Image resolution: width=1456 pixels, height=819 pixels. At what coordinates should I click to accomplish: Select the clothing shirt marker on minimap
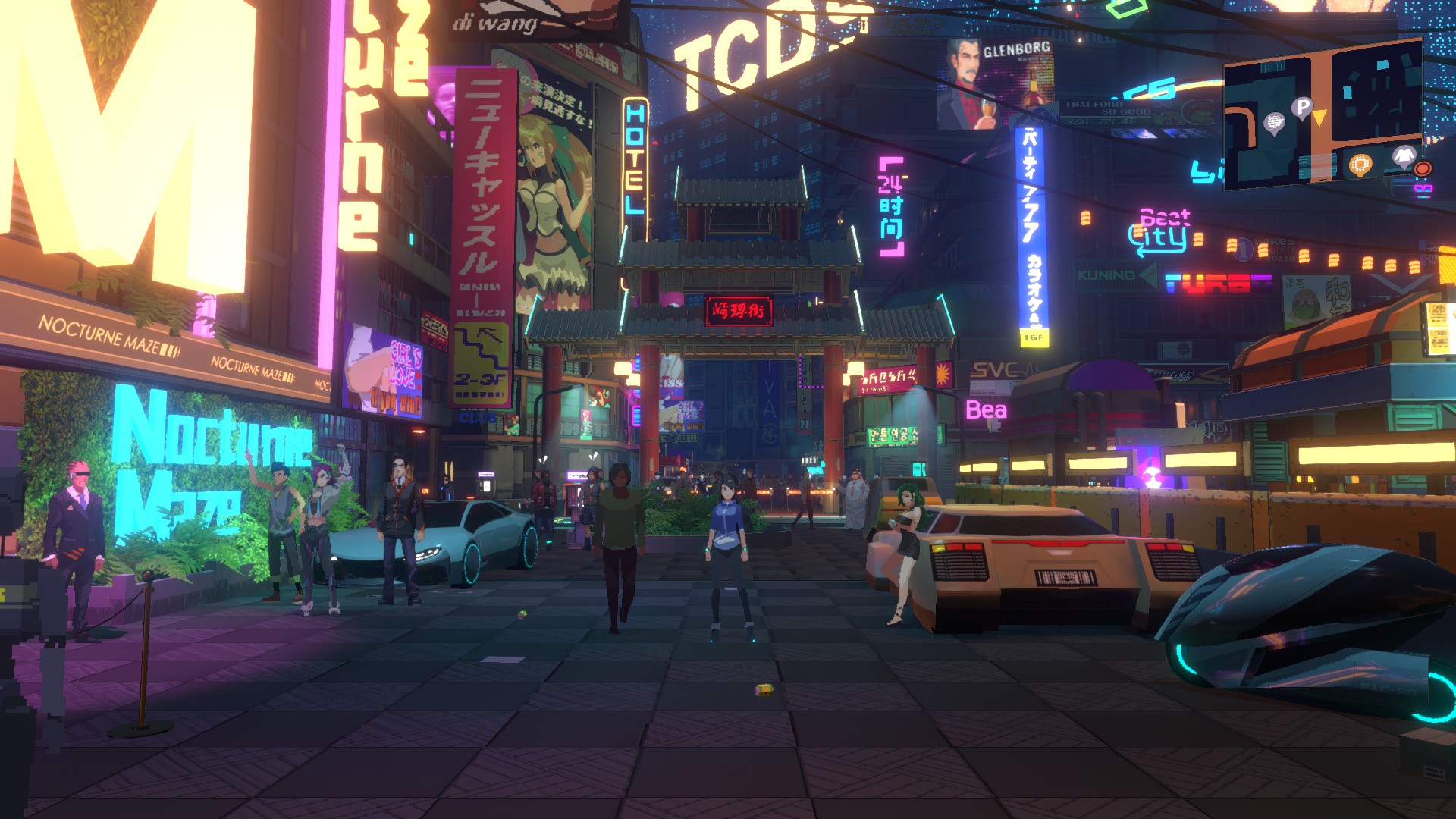click(x=1404, y=156)
